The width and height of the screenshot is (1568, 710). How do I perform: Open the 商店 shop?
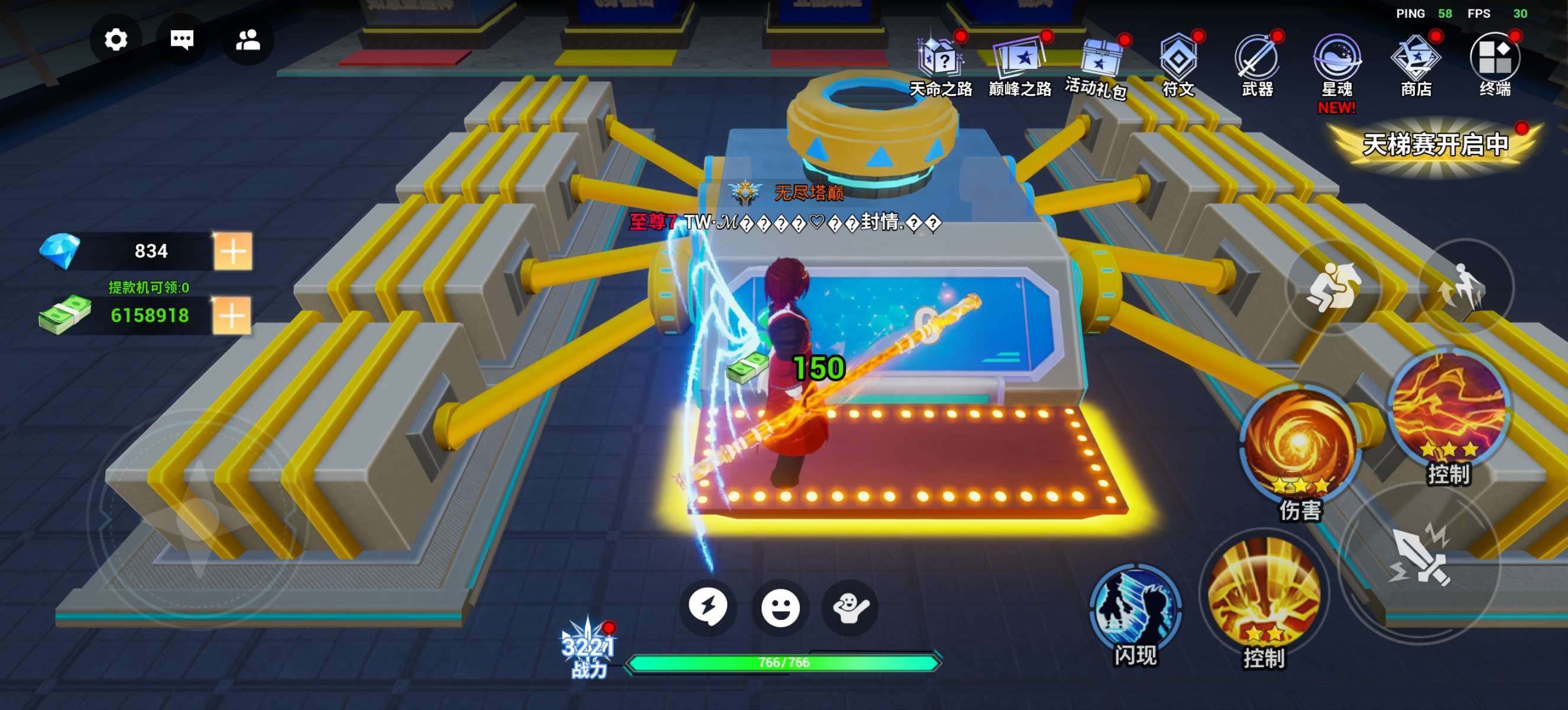tap(1416, 61)
